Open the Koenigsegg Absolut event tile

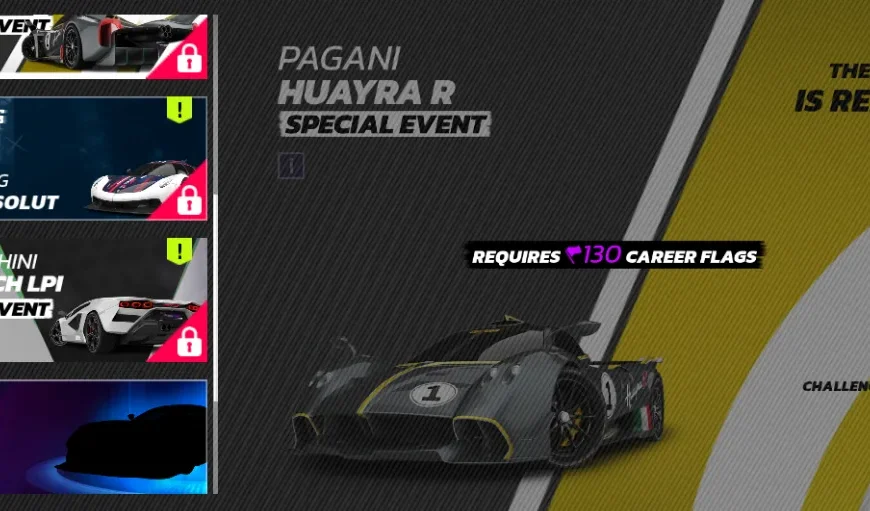(x=103, y=157)
